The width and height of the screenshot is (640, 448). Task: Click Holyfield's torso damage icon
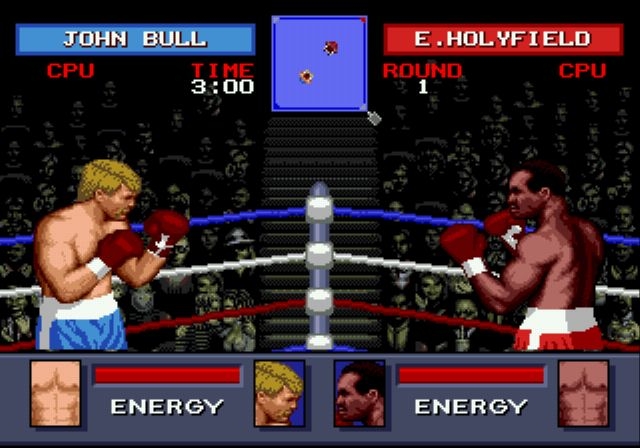(583, 392)
